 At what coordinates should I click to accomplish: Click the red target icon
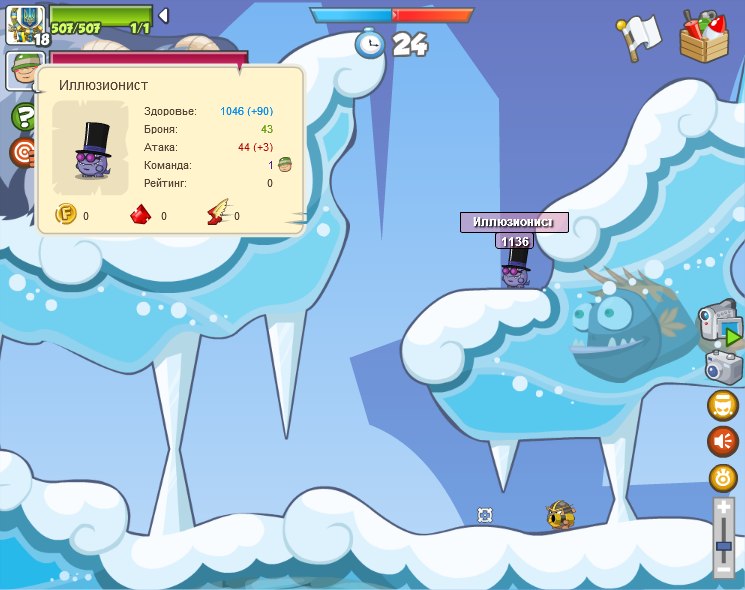[23, 152]
